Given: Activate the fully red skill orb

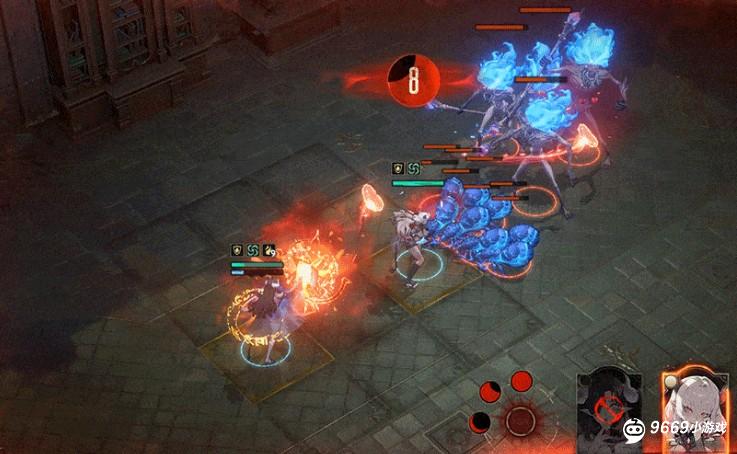Looking at the screenshot, I should click(x=521, y=380).
